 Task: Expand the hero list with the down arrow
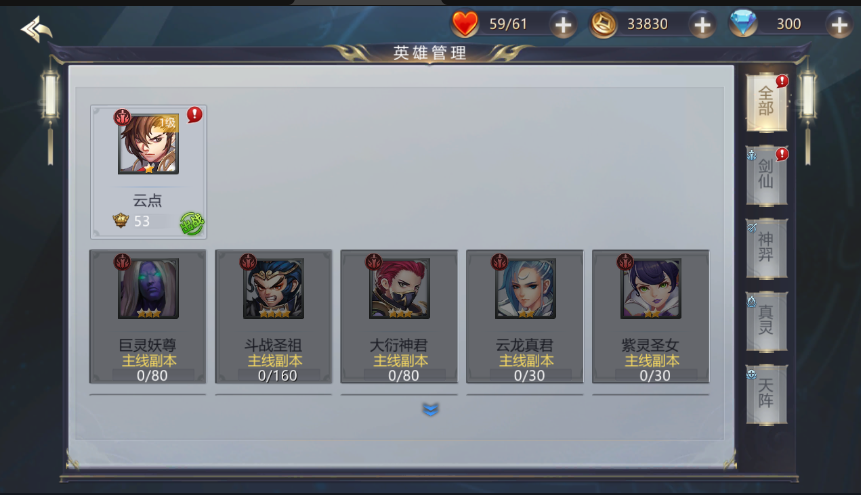pyautogui.click(x=431, y=409)
